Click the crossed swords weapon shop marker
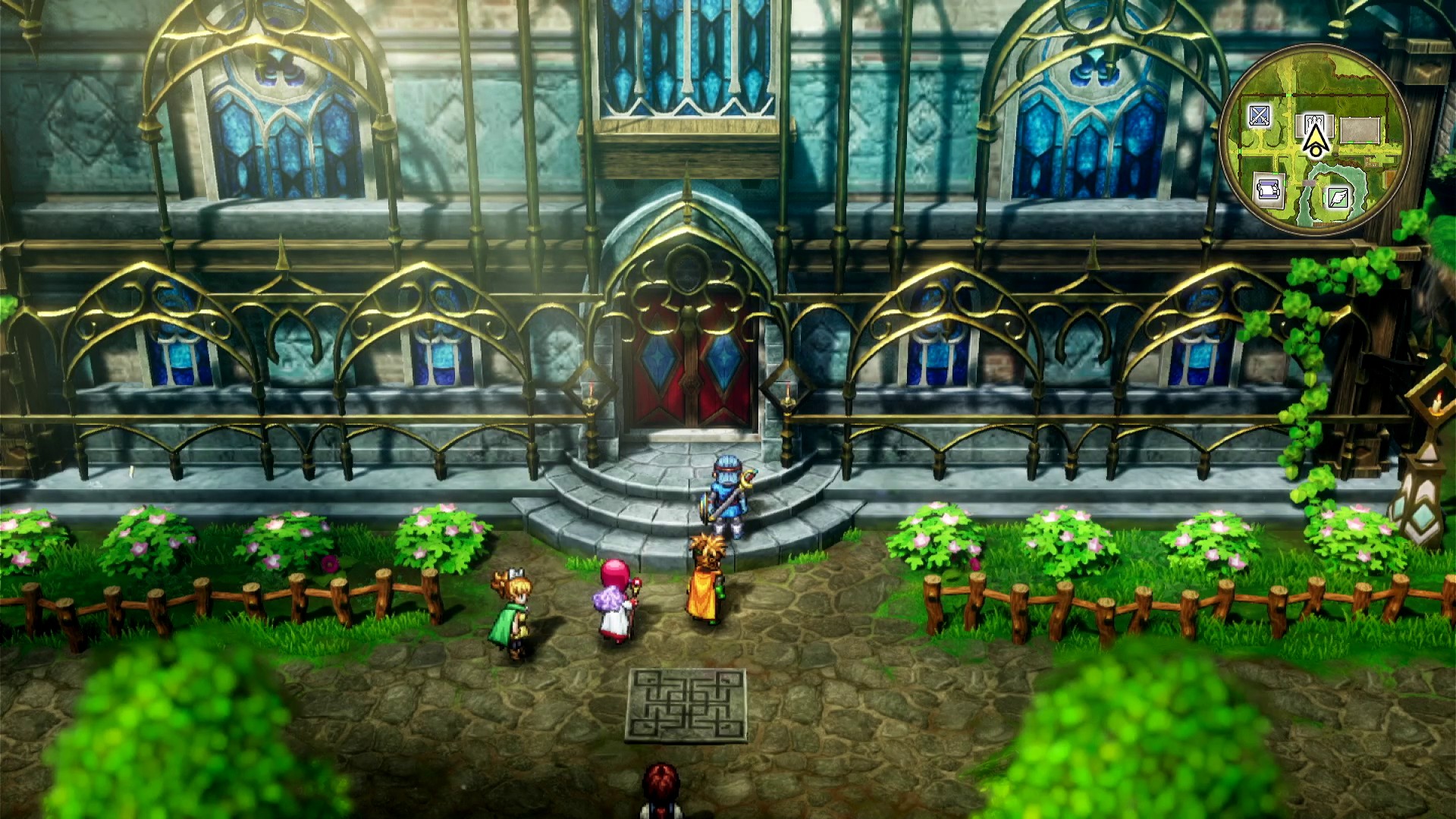 [1260, 116]
